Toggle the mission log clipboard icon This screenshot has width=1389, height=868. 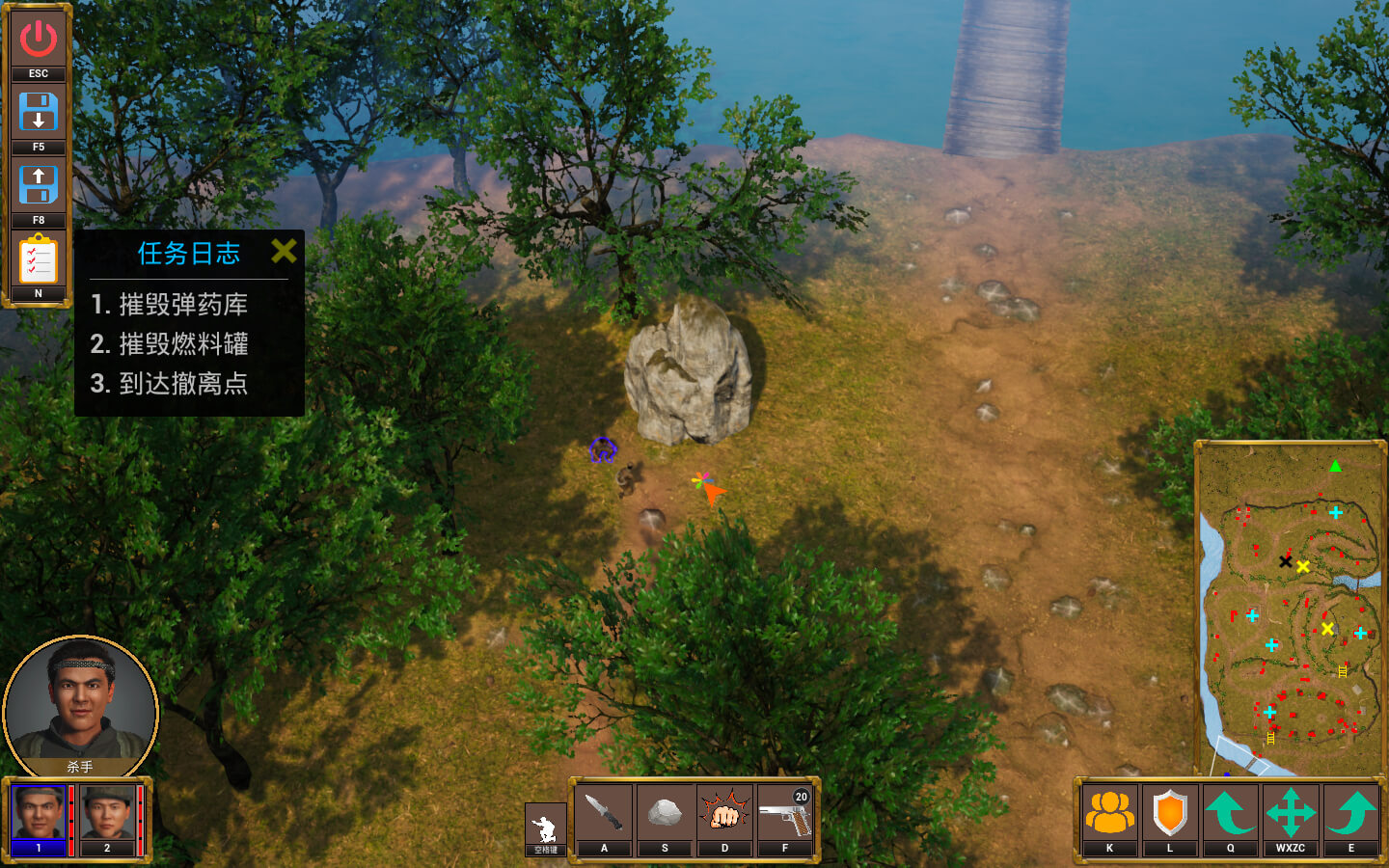(39, 259)
